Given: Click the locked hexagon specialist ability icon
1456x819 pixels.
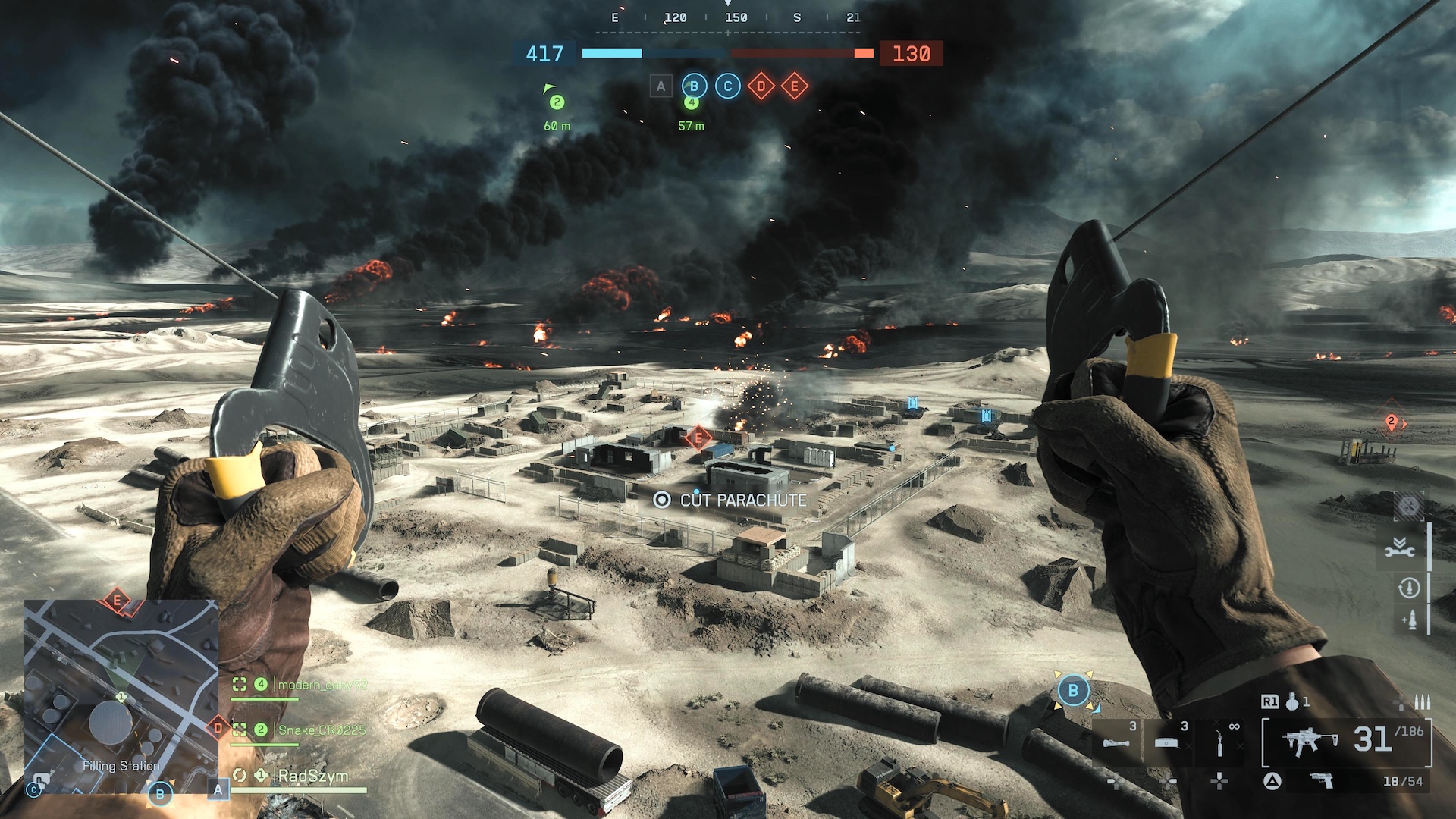Looking at the screenshot, I should point(1408,506).
